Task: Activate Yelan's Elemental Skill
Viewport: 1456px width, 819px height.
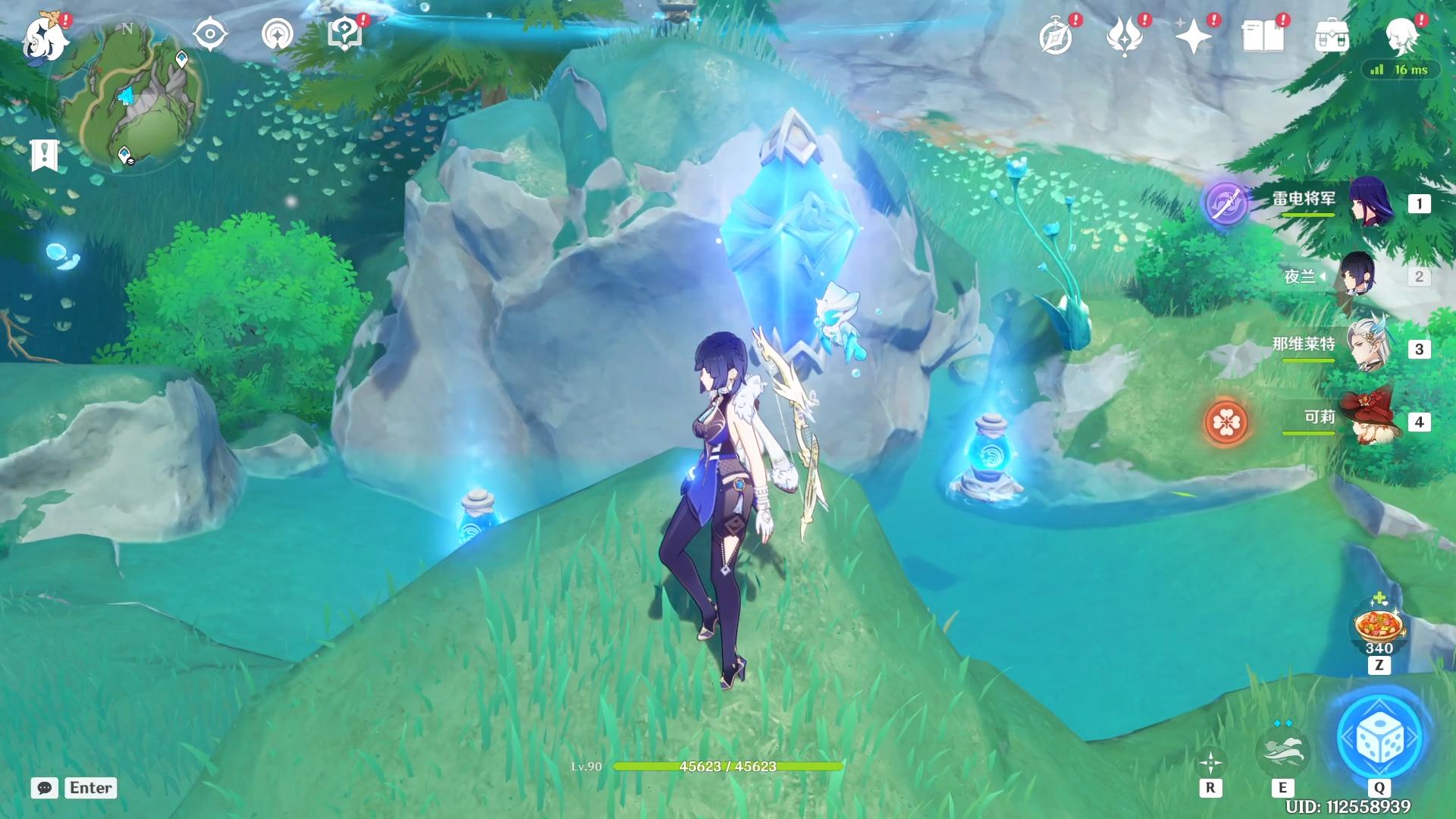Action: (x=1282, y=749)
